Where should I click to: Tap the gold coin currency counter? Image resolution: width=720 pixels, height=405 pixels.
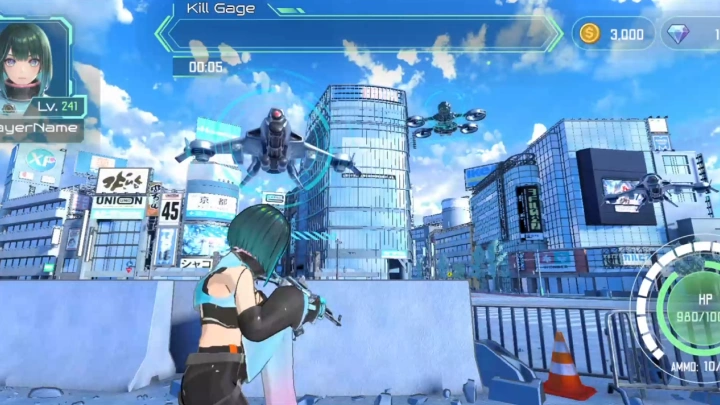pos(614,34)
